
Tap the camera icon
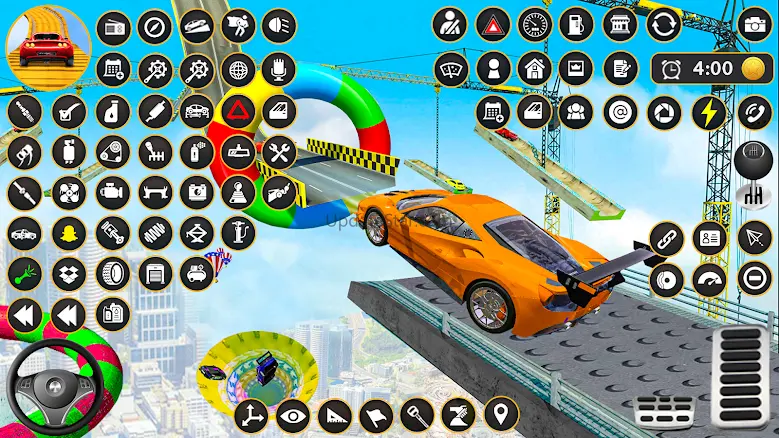pyautogui.click(x=755, y=24)
